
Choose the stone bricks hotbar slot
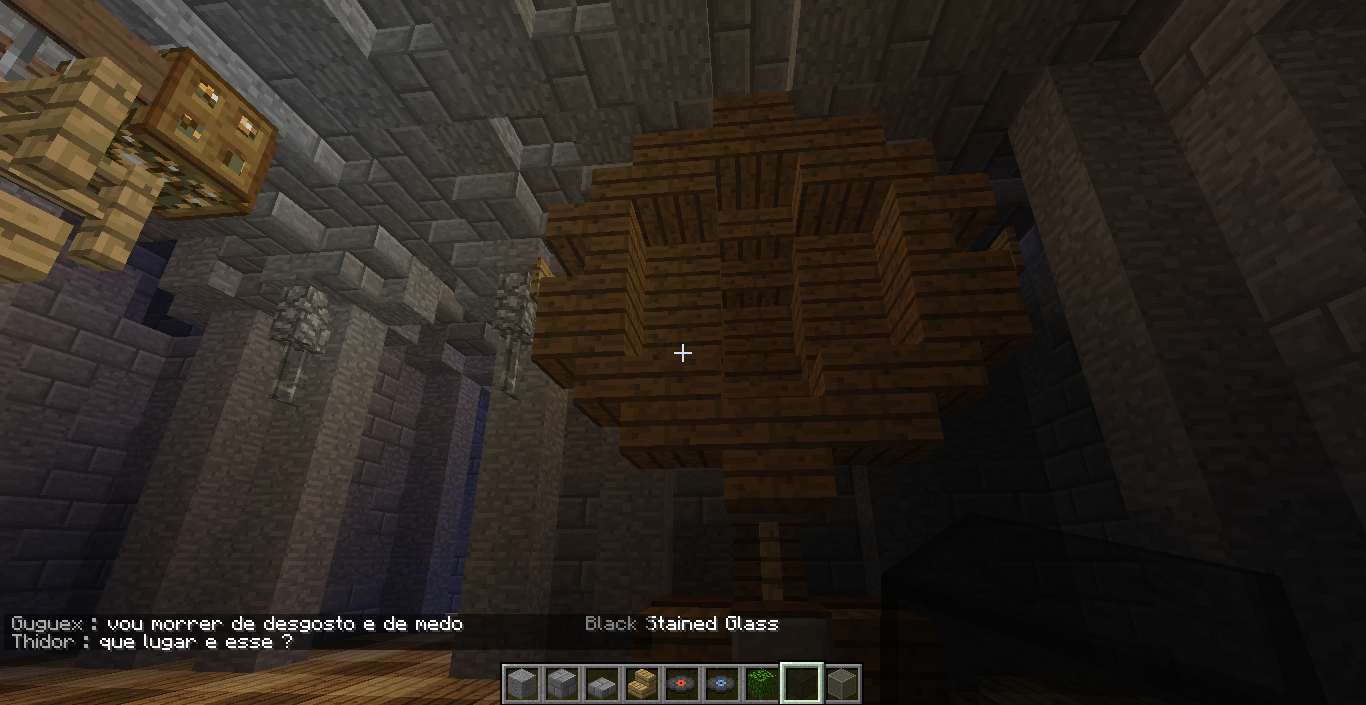point(561,684)
